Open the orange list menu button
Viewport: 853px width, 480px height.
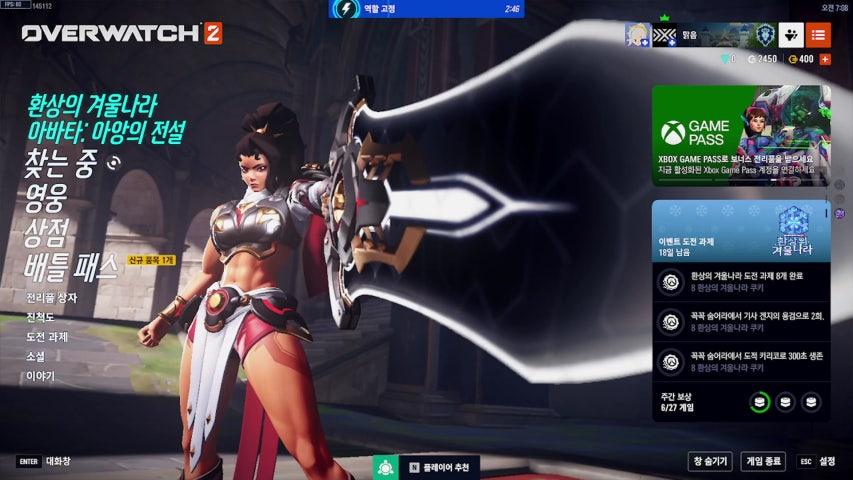pos(819,35)
